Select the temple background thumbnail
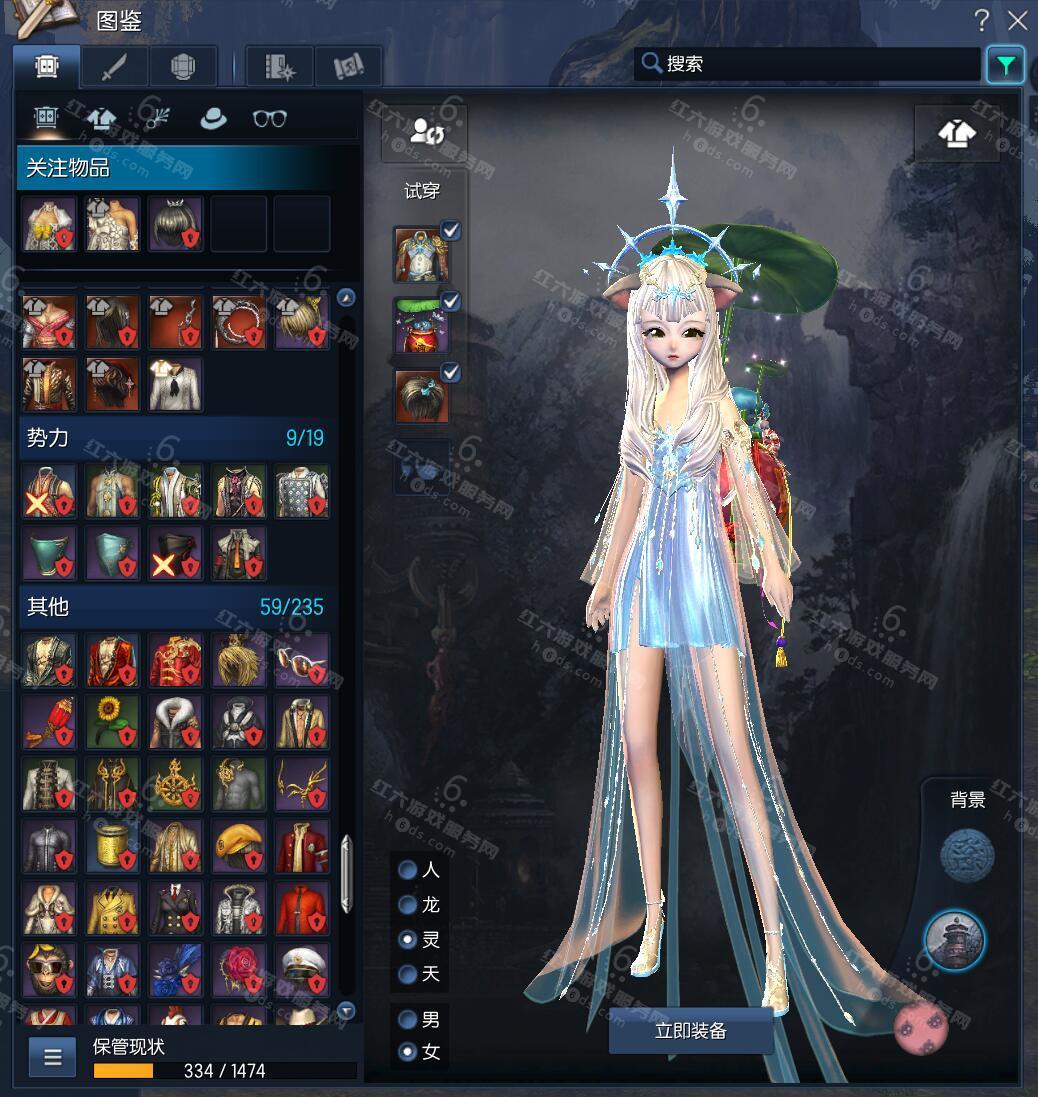1038x1097 pixels. [954, 940]
